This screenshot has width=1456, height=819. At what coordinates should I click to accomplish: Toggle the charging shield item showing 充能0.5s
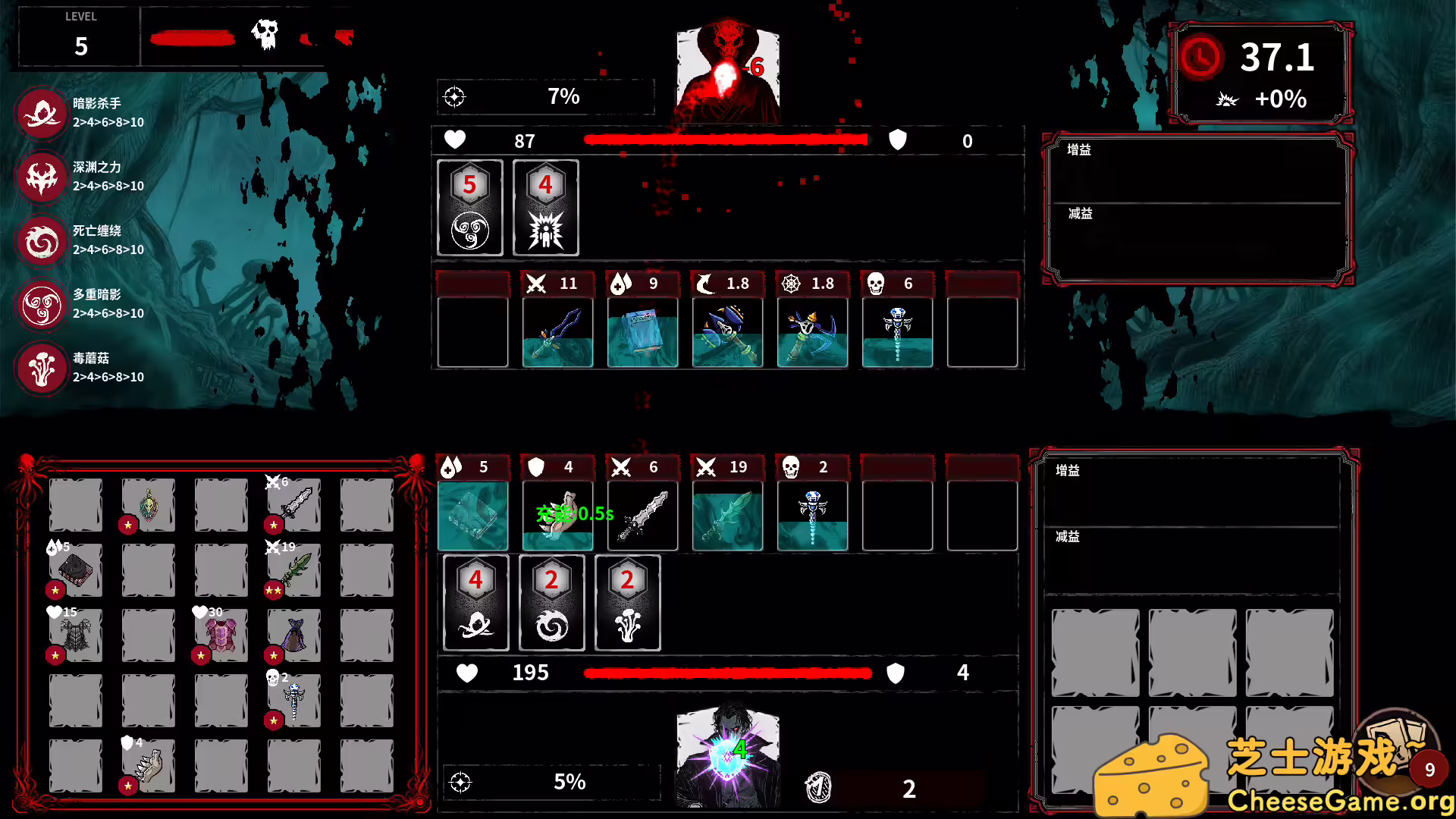coord(557,516)
